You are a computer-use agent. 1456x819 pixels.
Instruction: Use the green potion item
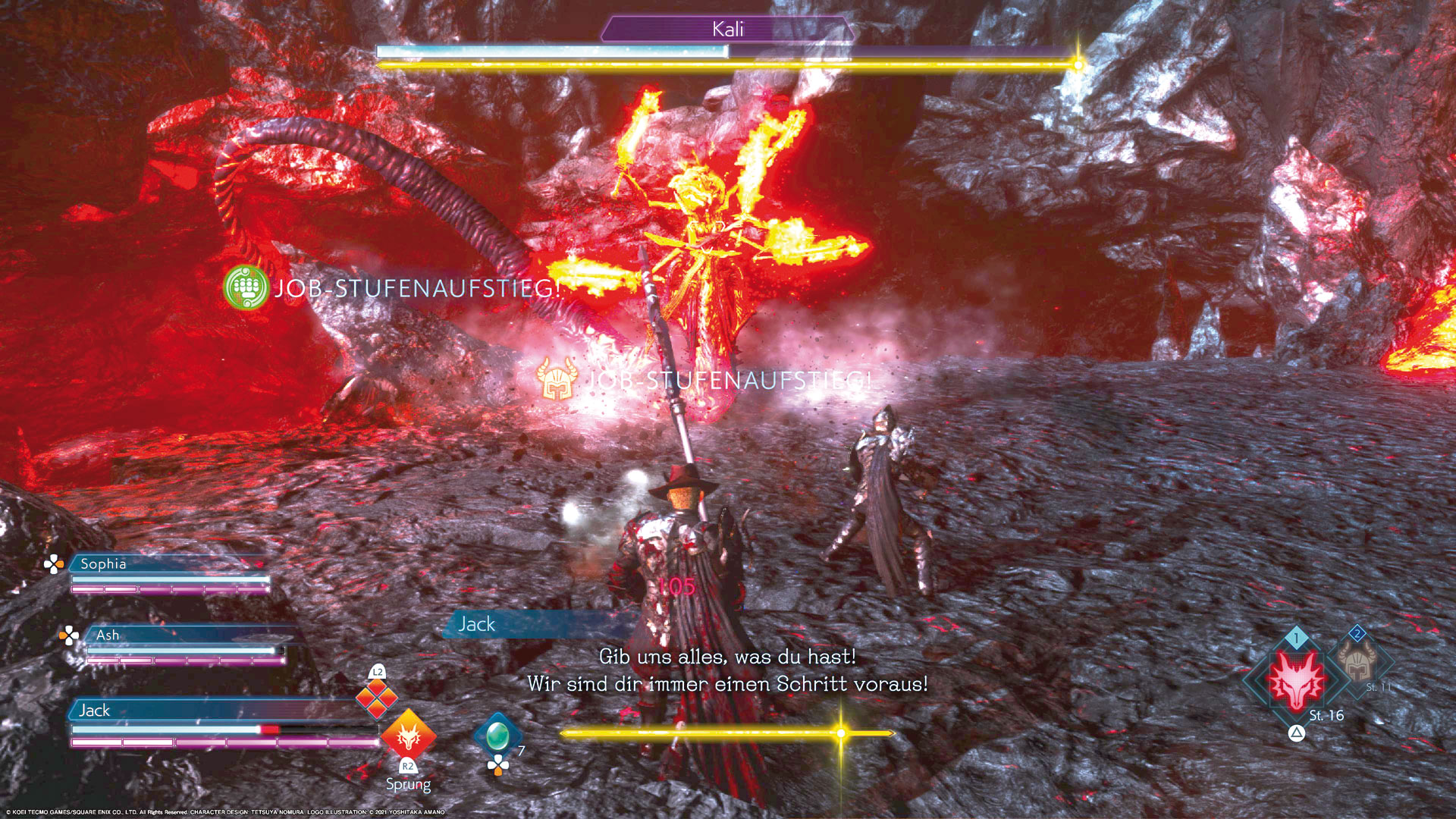click(497, 734)
